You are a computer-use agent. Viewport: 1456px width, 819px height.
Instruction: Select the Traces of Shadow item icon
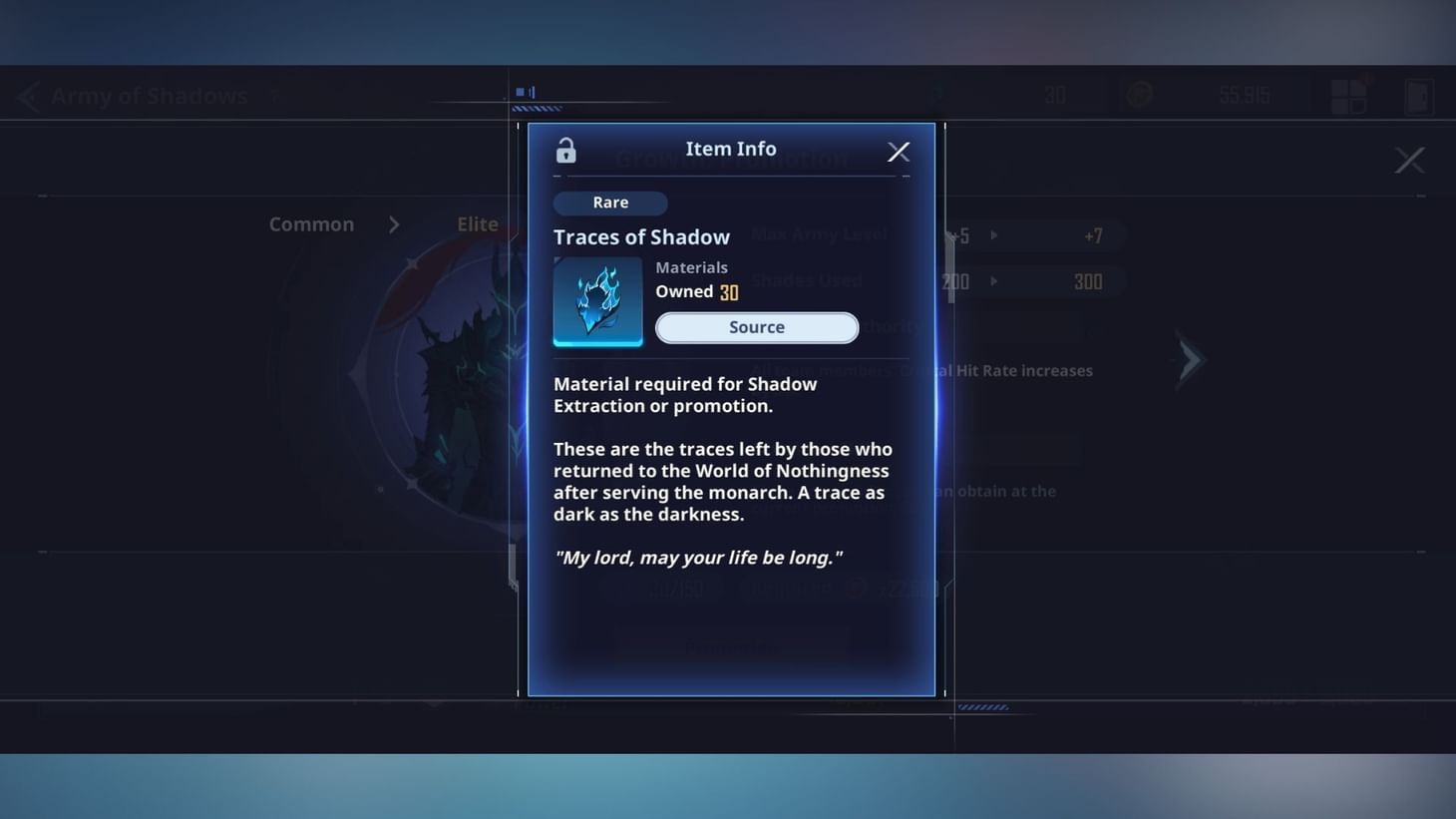pyautogui.click(x=597, y=301)
